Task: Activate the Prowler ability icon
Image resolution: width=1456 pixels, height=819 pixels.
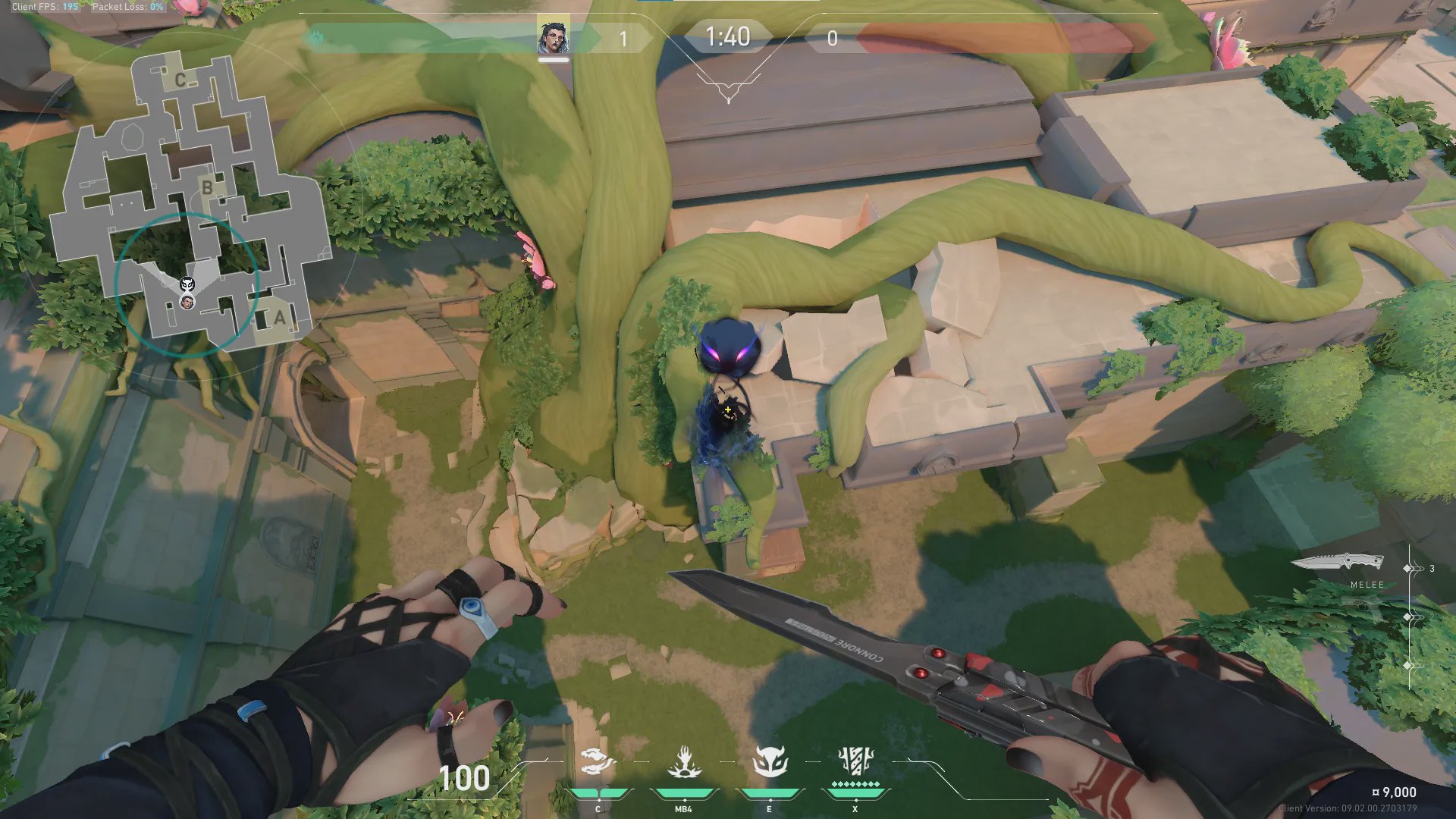Action: pyautogui.click(x=598, y=762)
